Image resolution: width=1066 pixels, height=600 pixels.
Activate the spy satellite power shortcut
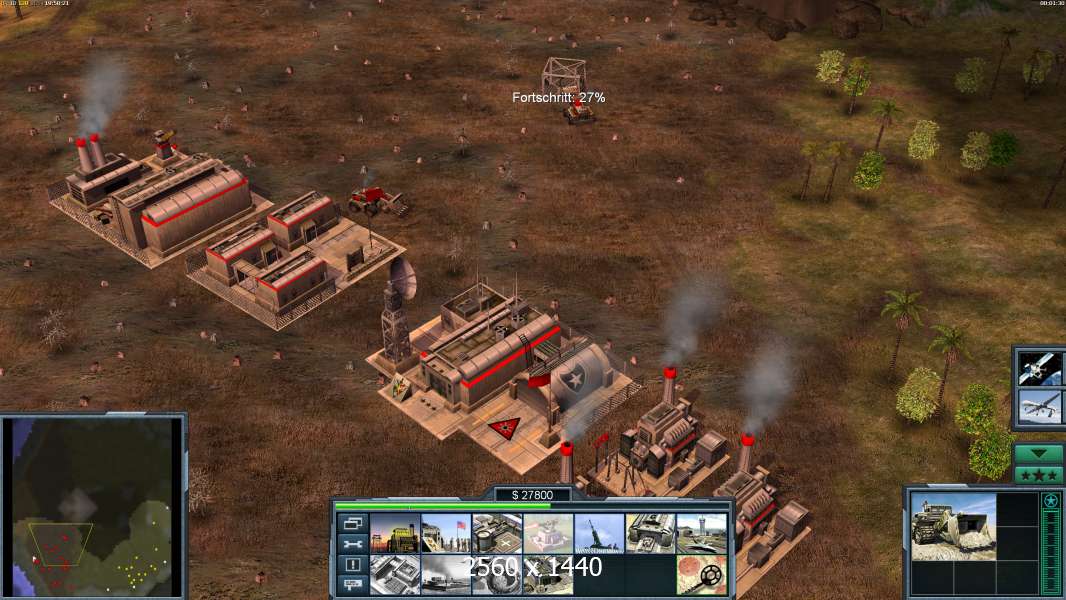click(1039, 368)
